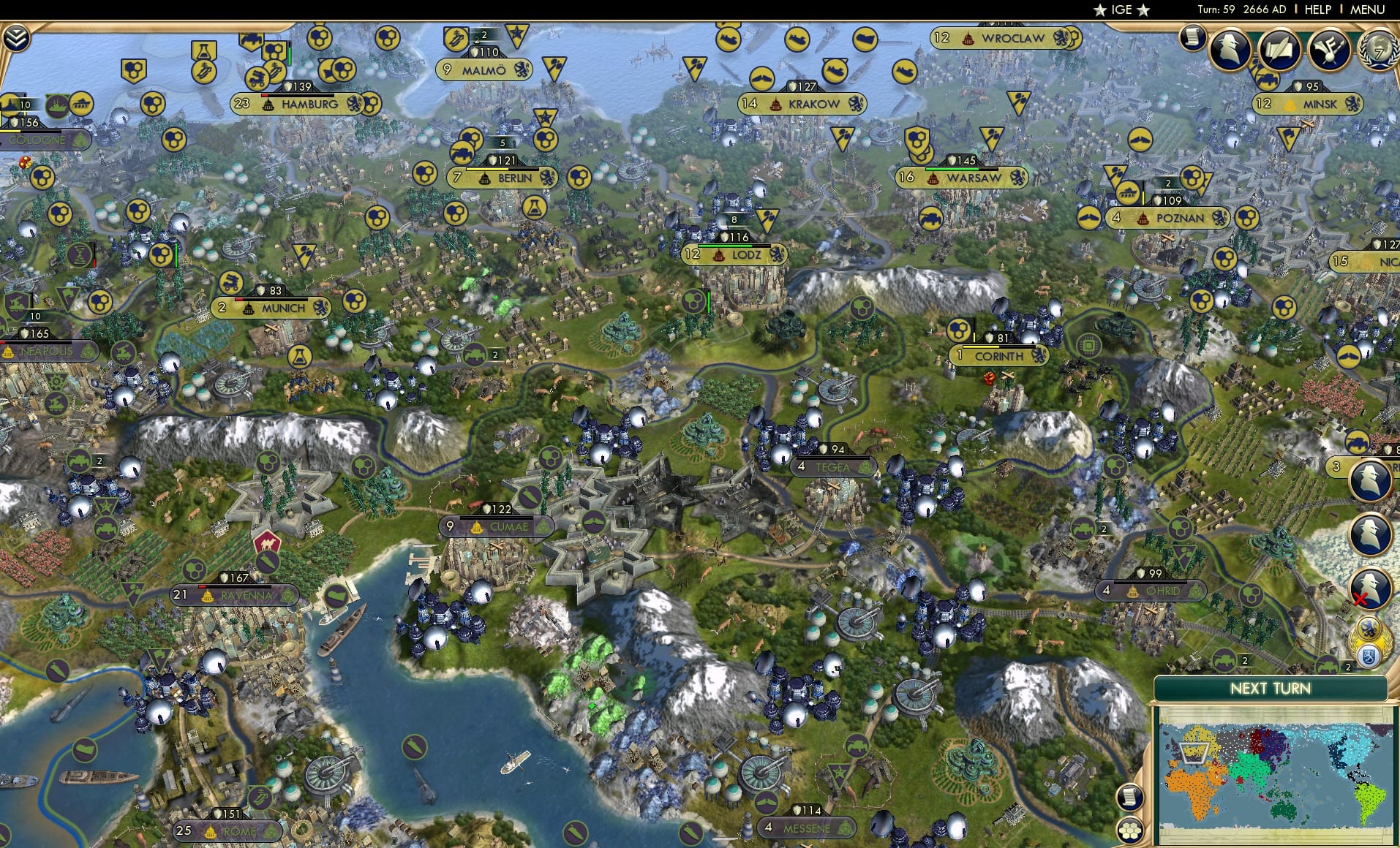Select the Rome city banner
This screenshot has width=1400, height=848.
(227, 830)
